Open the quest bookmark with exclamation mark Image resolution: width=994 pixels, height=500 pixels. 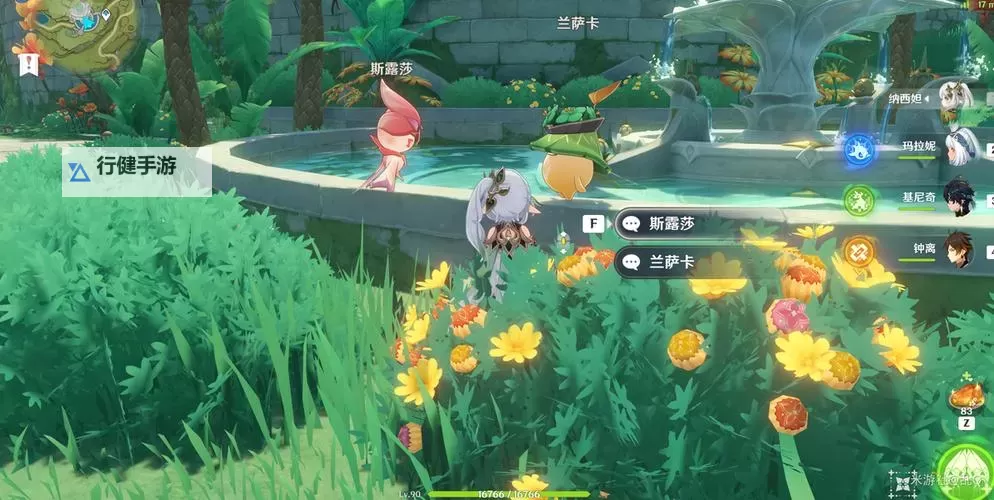coord(28,64)
